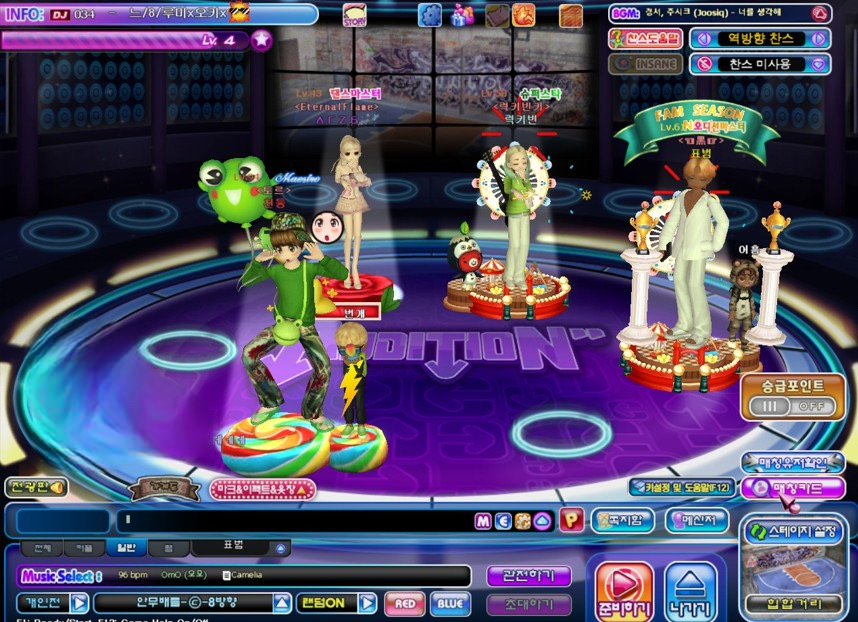
Task: Click the INSANE mode button
Action: click(645, 64)
